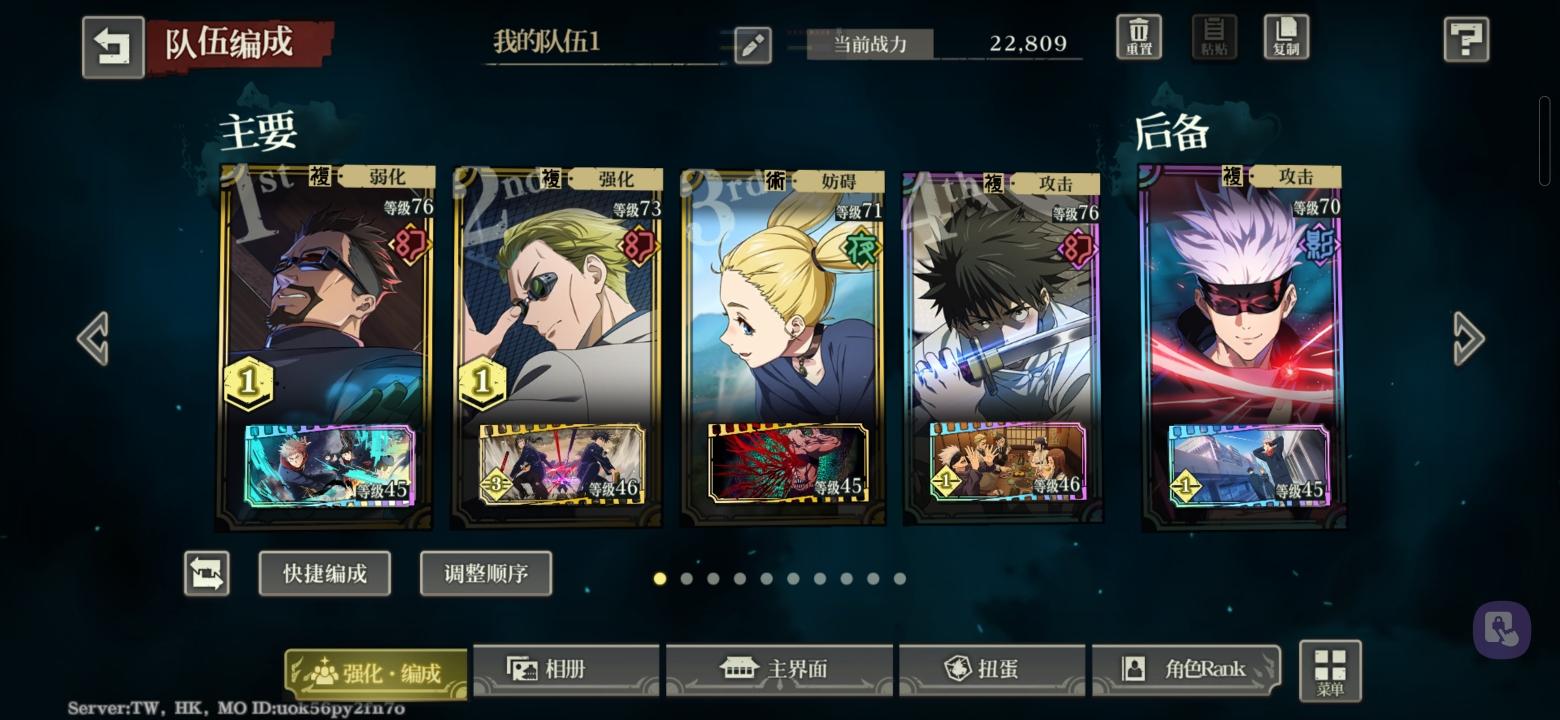Click the 调整顺序 reorder button
The height and width of the screenshot is (720, 1560).
coord(486,573)
